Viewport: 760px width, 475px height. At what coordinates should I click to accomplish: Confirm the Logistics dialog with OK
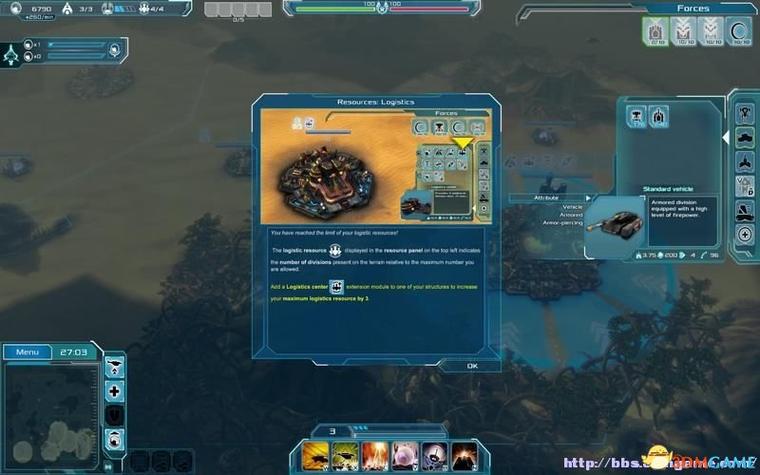[472, 366]
